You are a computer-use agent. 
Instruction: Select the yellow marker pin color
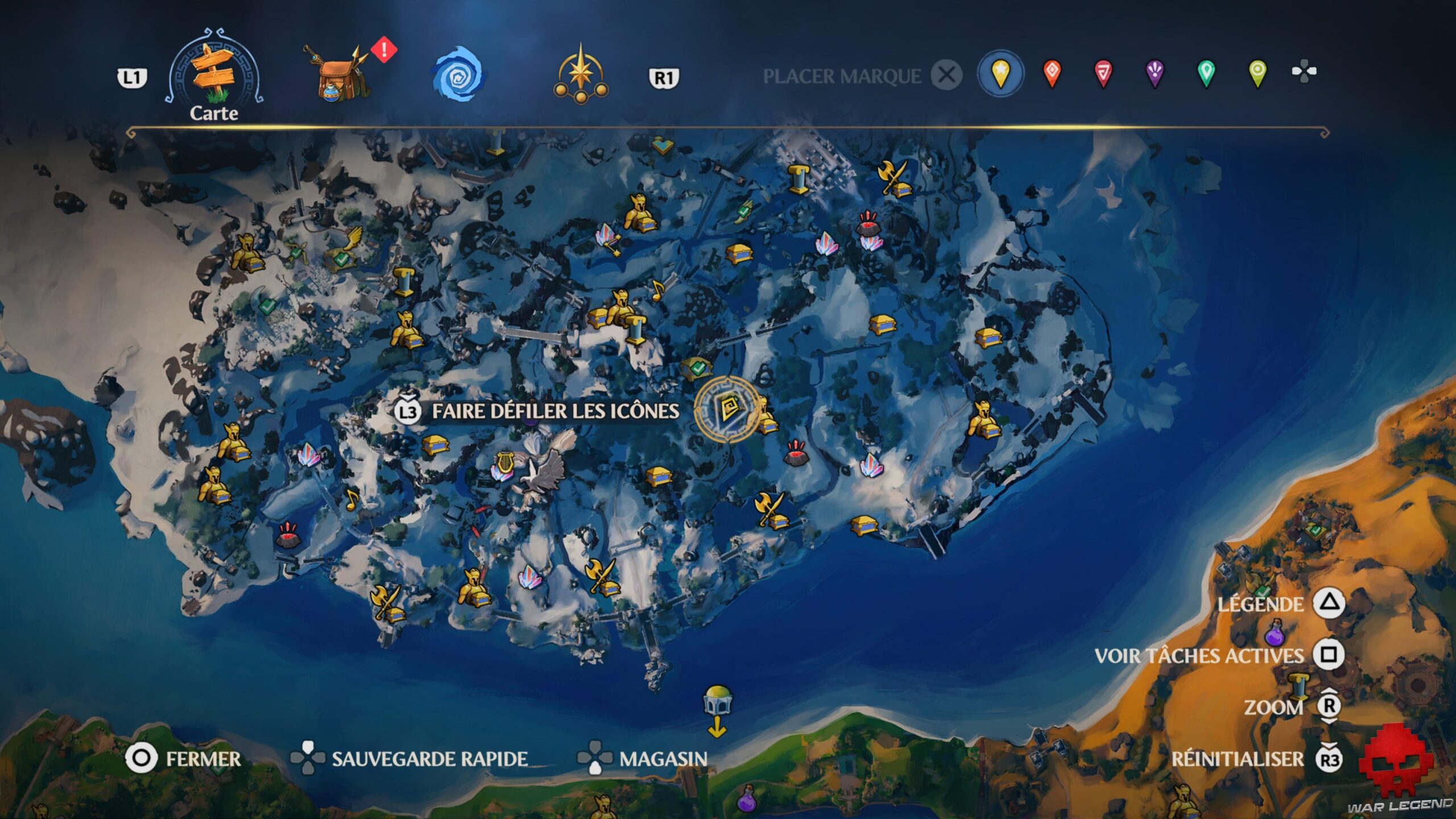[x=1002, y=72]
